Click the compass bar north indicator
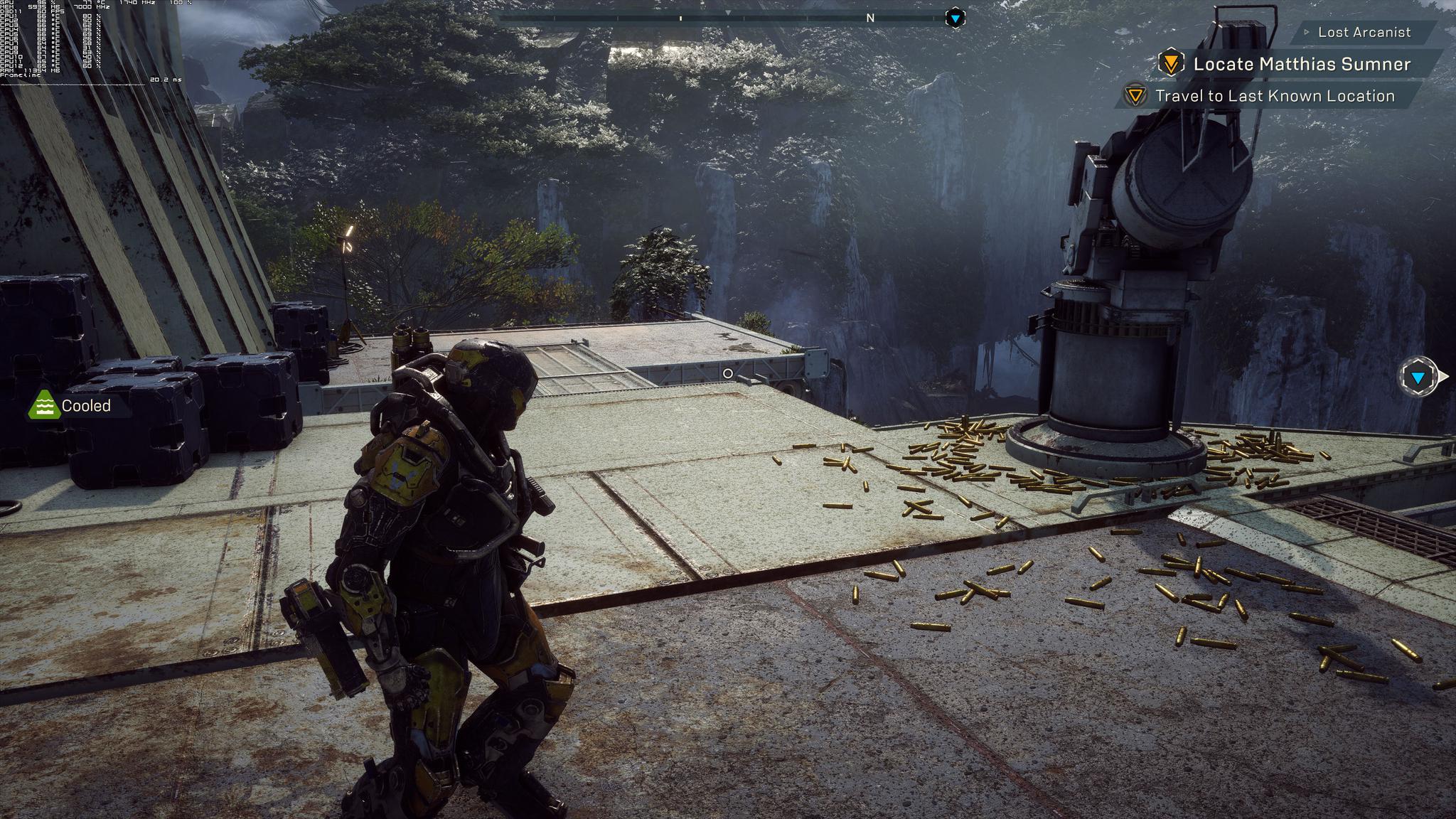 tap(870, 18)
